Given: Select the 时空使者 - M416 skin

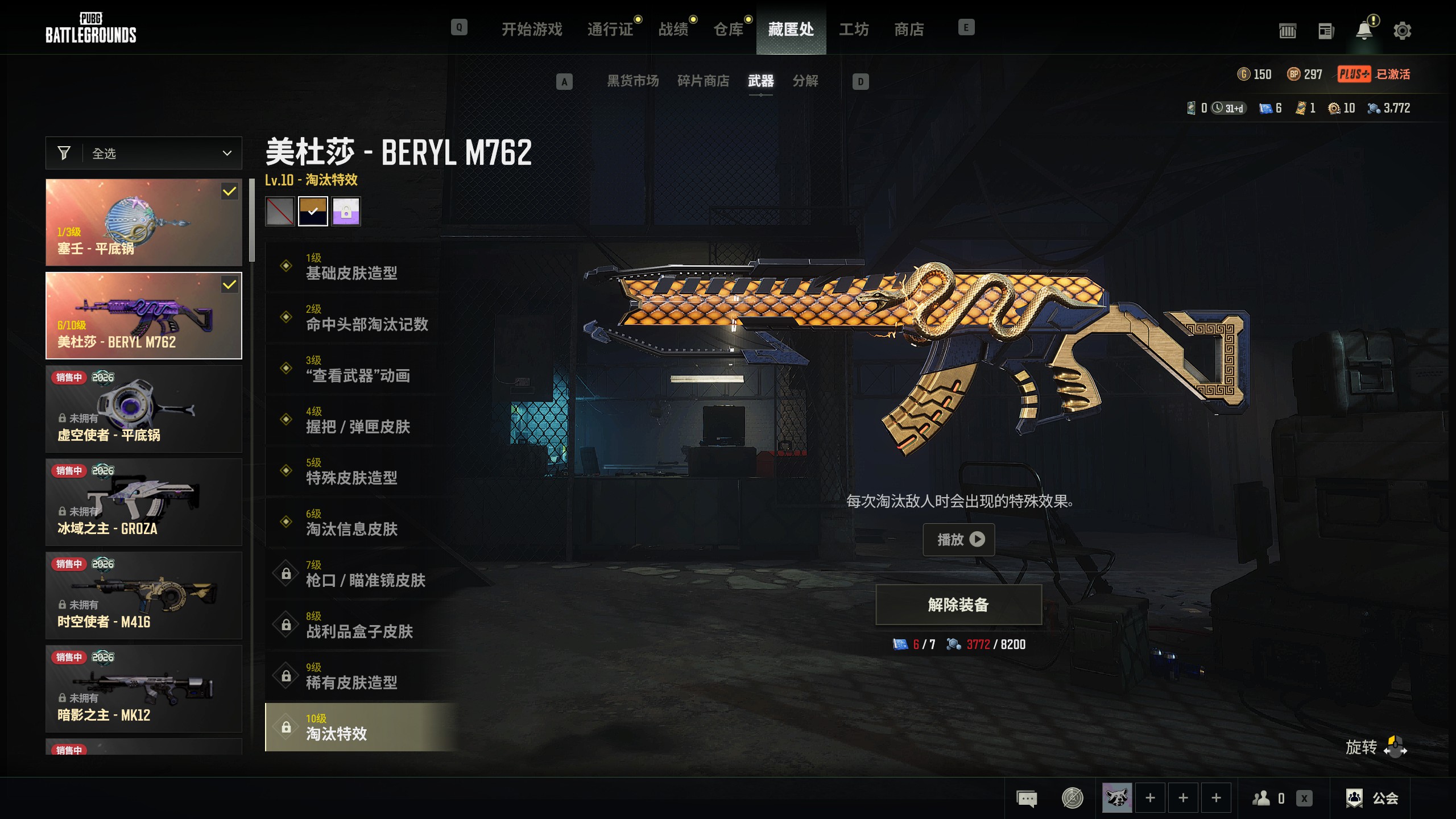Looking at the screenshot, I should point(144,595).
